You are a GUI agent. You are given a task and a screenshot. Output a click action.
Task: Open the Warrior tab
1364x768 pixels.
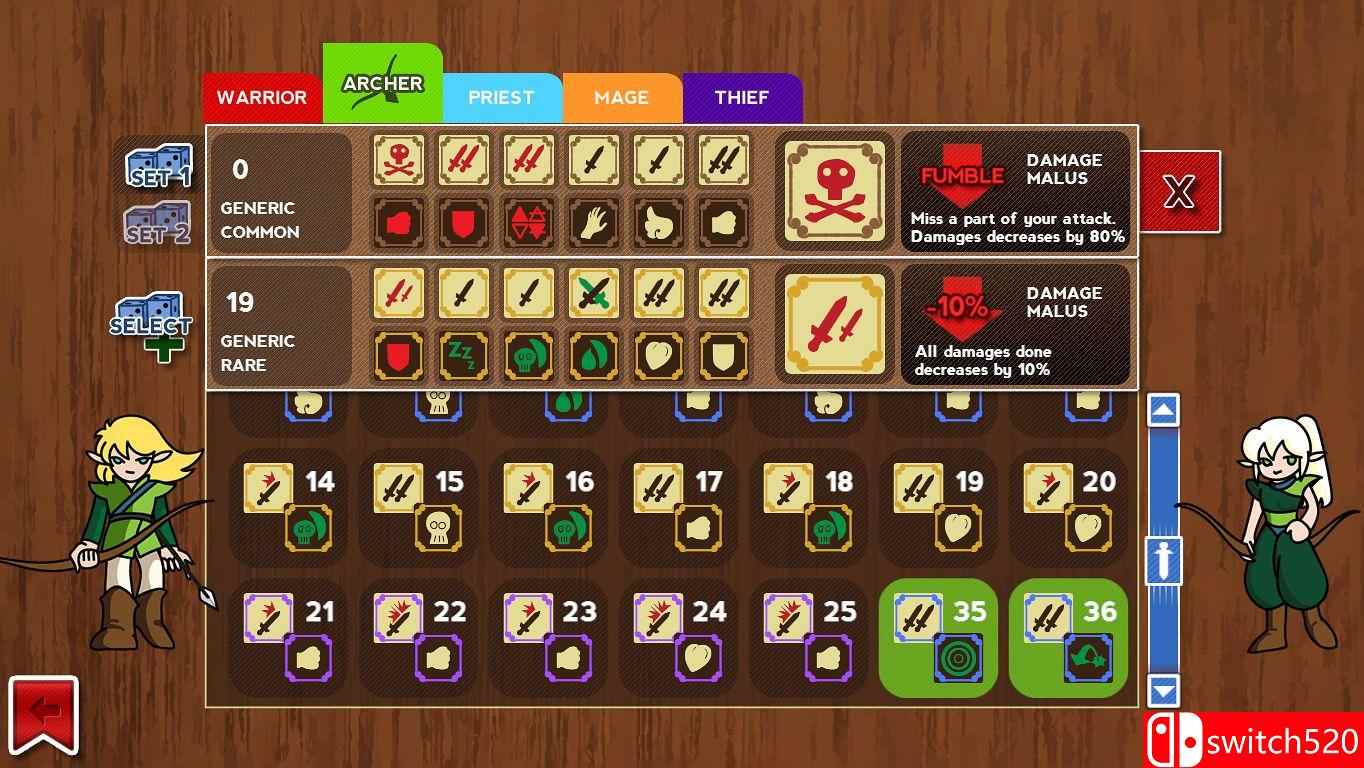click(x=262, y=97)
